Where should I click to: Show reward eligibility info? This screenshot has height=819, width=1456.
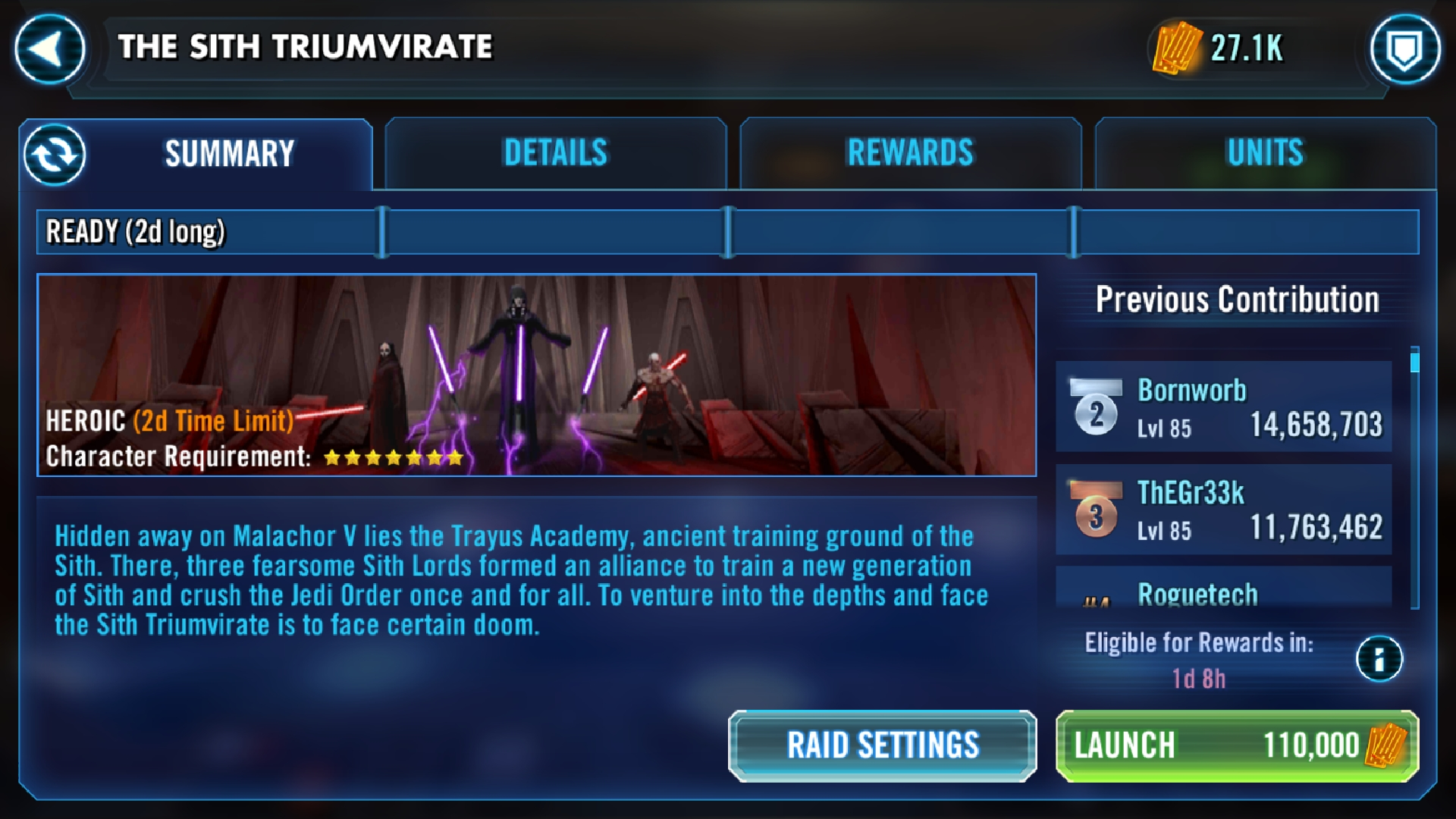[1379, 658]
